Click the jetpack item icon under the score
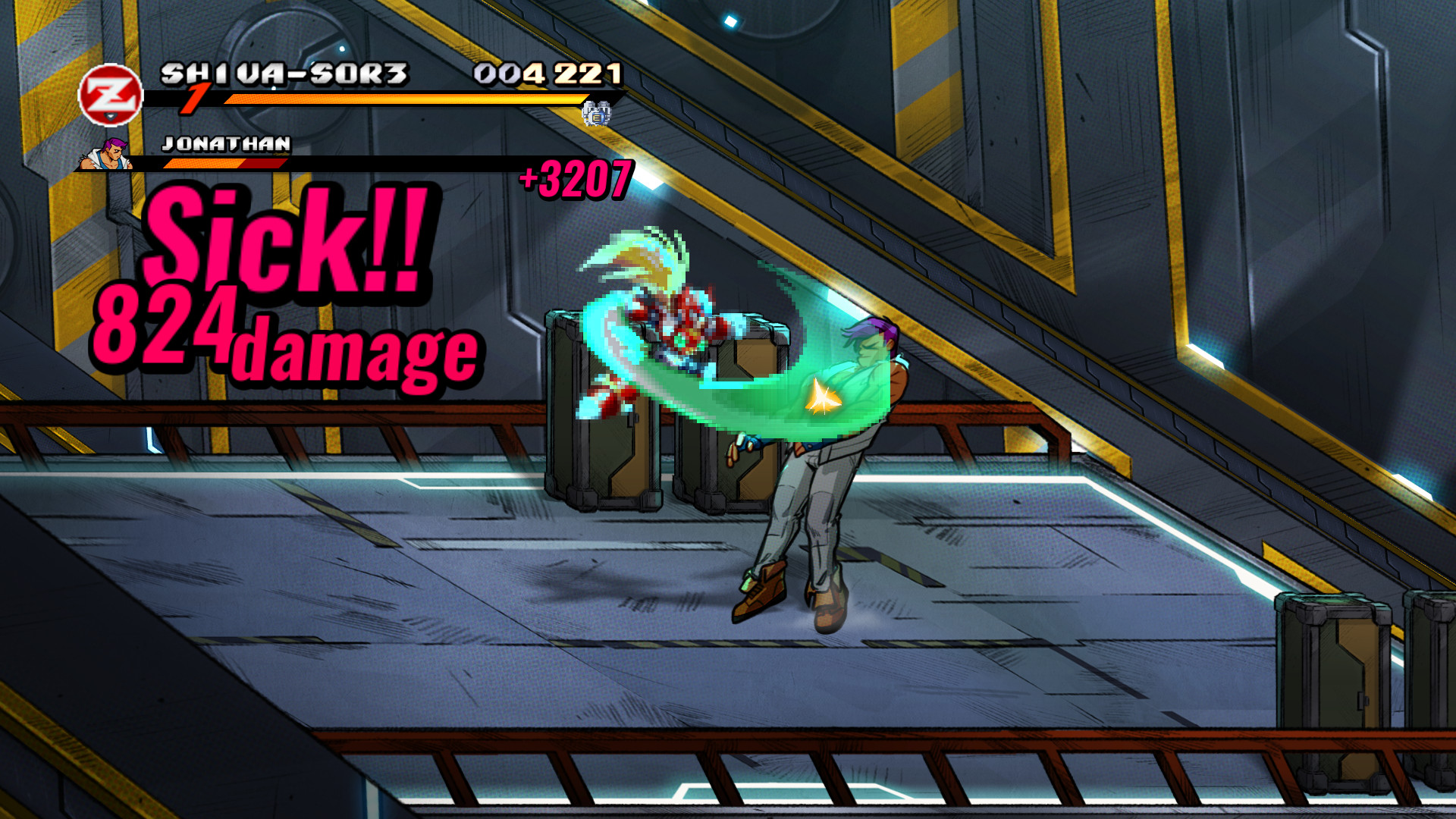 [x=598, y=114]
